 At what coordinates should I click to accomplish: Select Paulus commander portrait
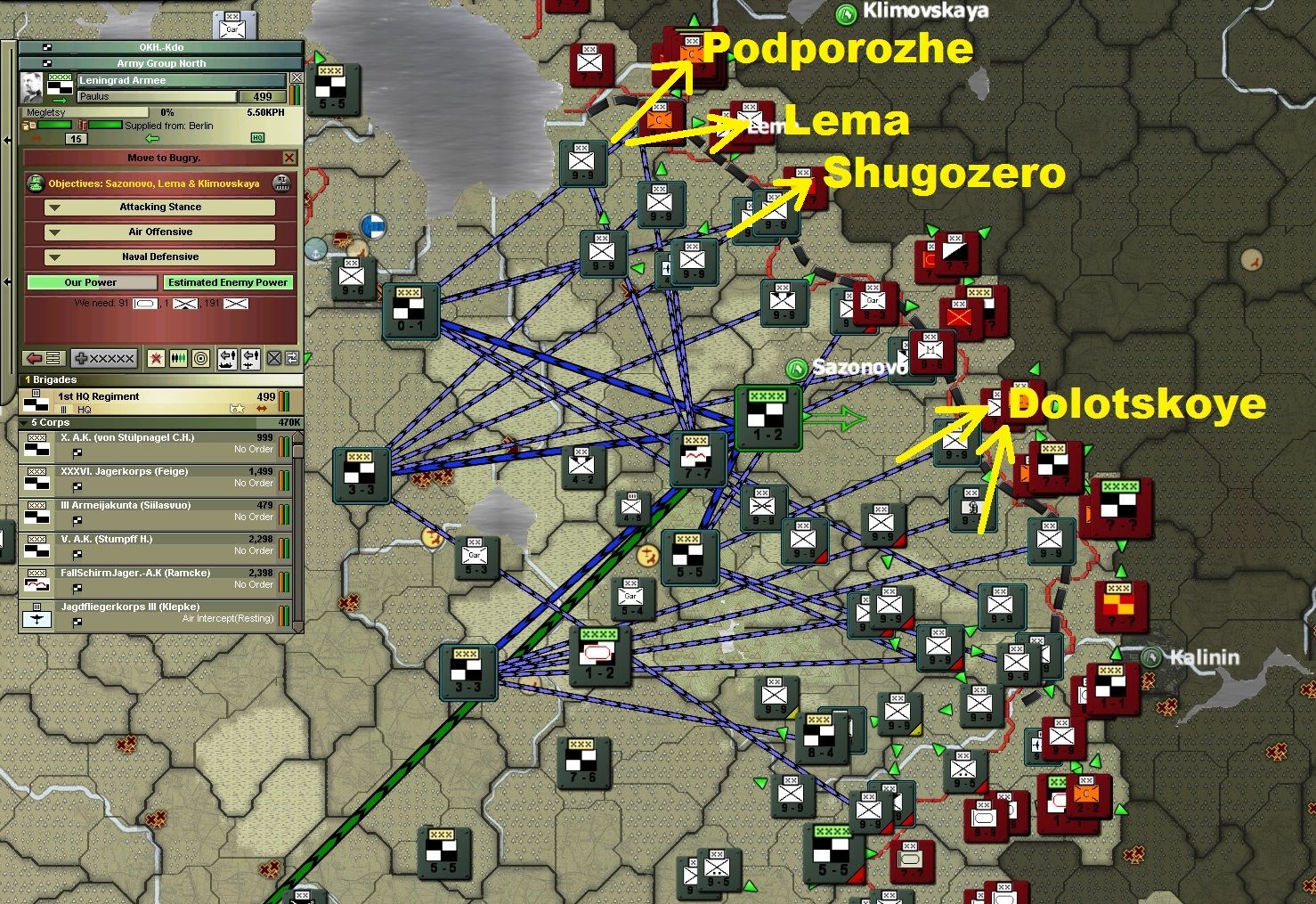pyautogui.click(x=33, y=86)
